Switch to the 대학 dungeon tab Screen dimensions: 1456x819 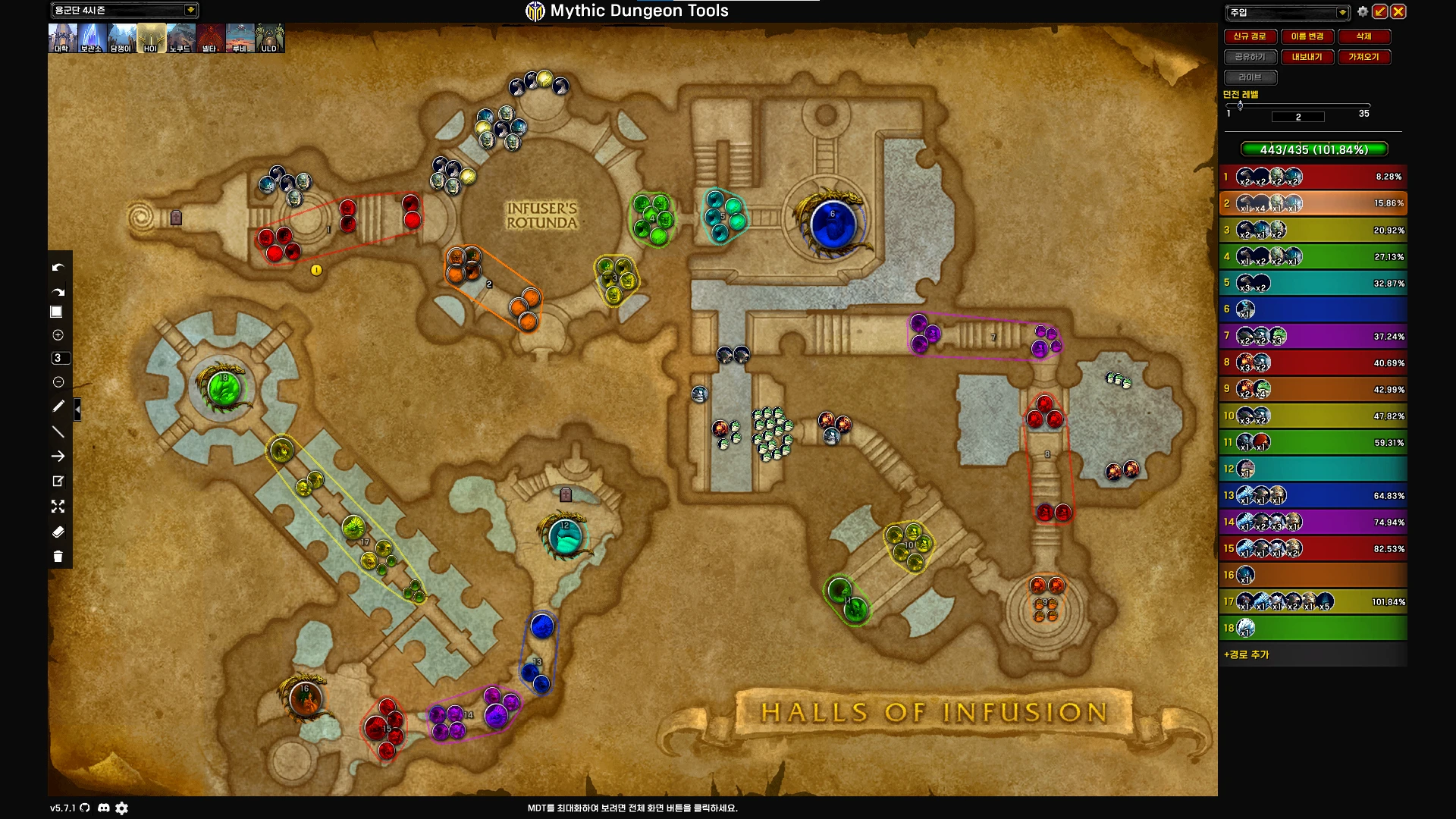coord(61,38)
